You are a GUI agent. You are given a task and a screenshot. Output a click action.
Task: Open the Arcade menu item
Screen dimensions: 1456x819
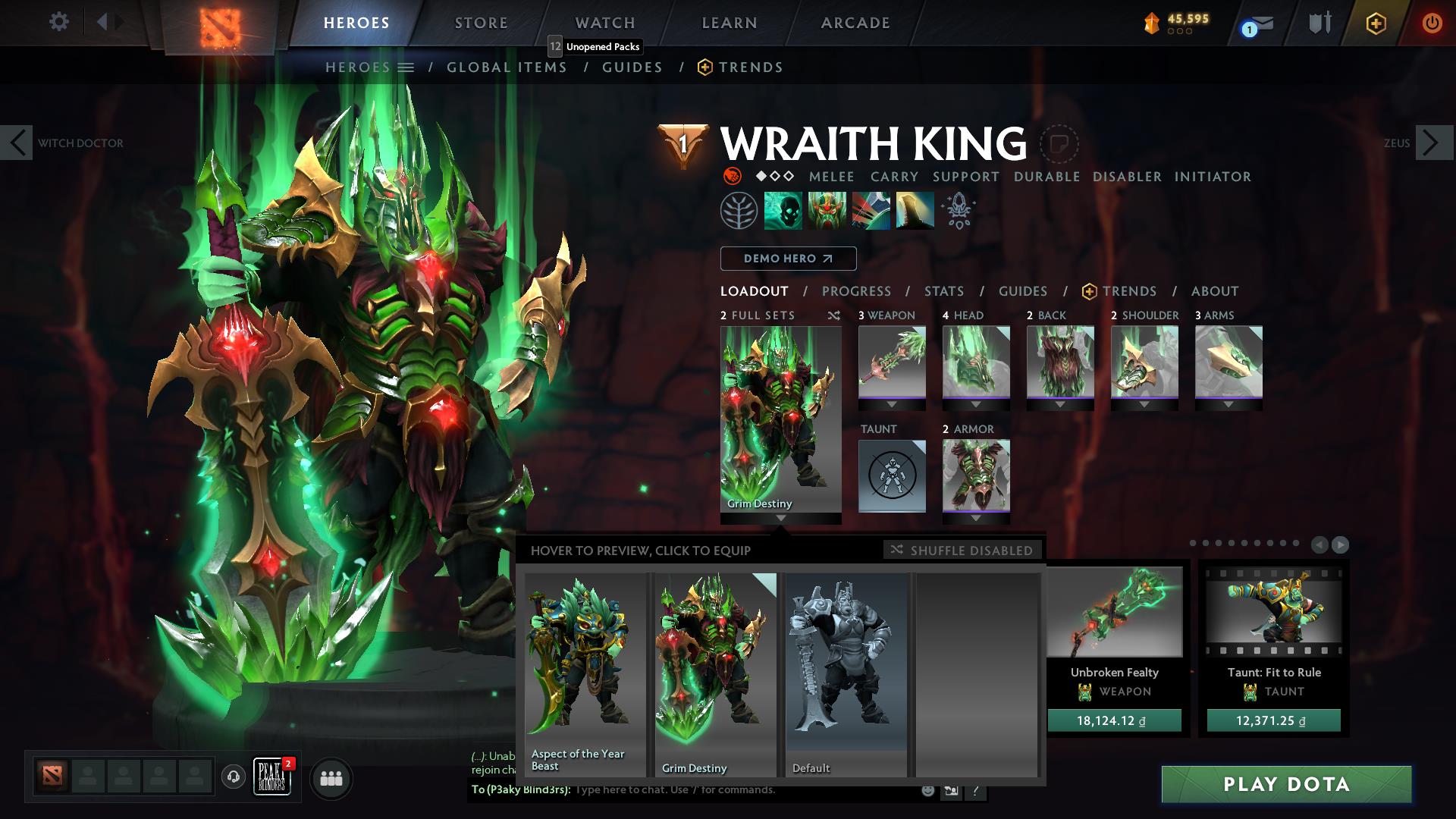click(x=855, y=23)
